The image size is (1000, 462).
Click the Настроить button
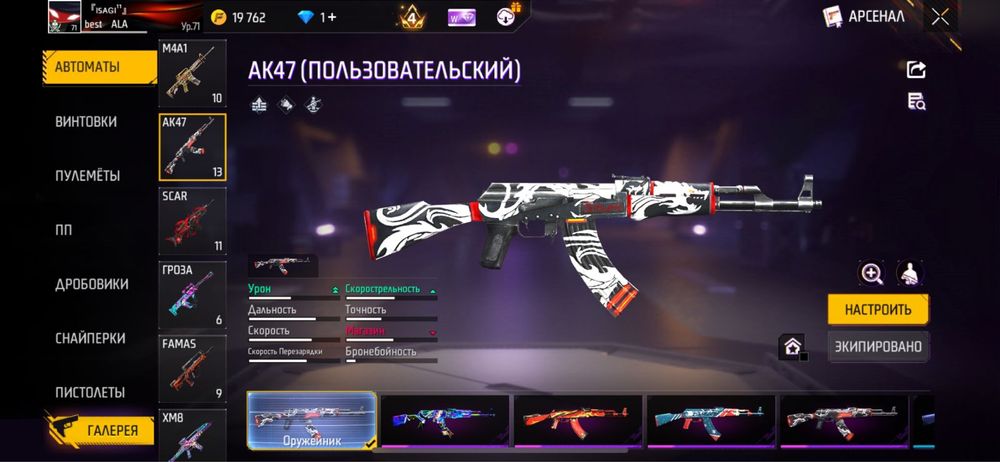[878, 309]
